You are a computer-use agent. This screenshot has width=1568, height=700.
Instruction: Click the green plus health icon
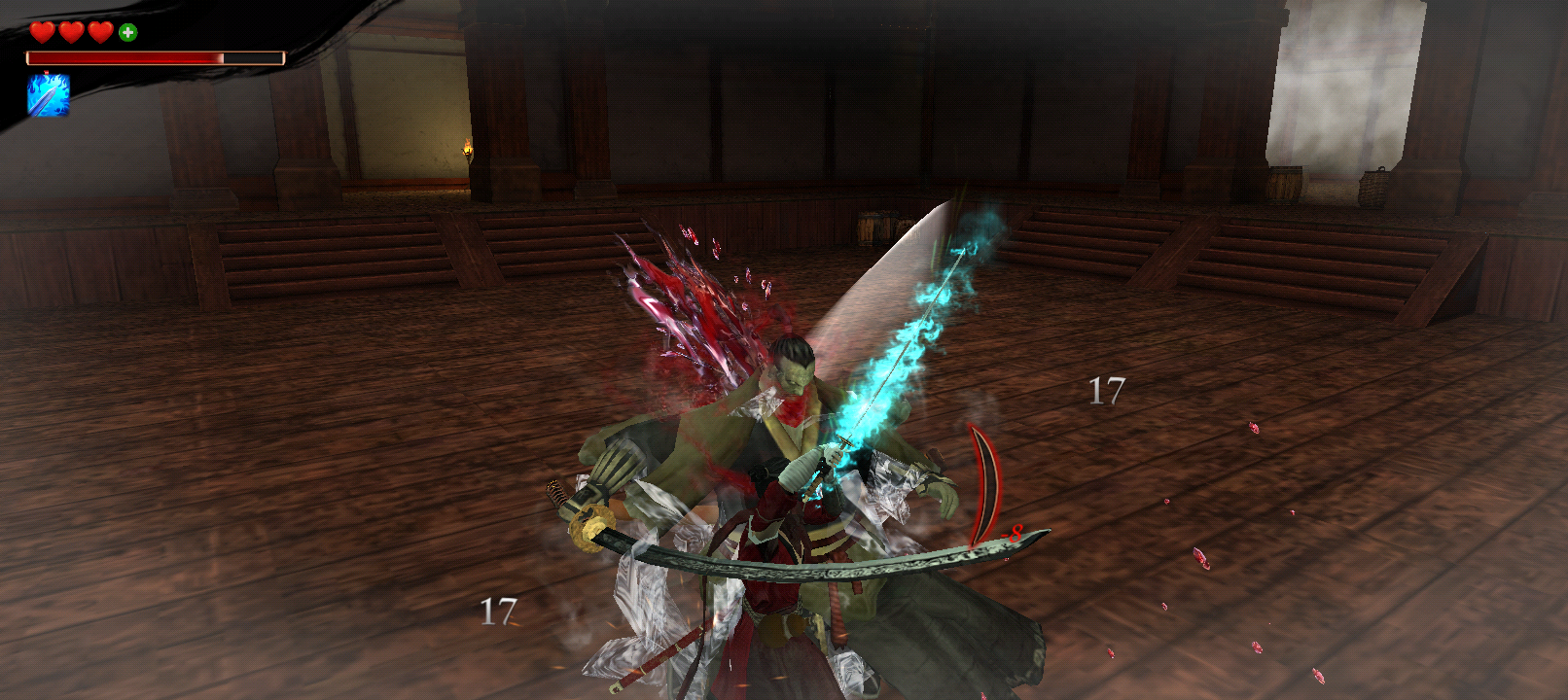coord(127,32)
